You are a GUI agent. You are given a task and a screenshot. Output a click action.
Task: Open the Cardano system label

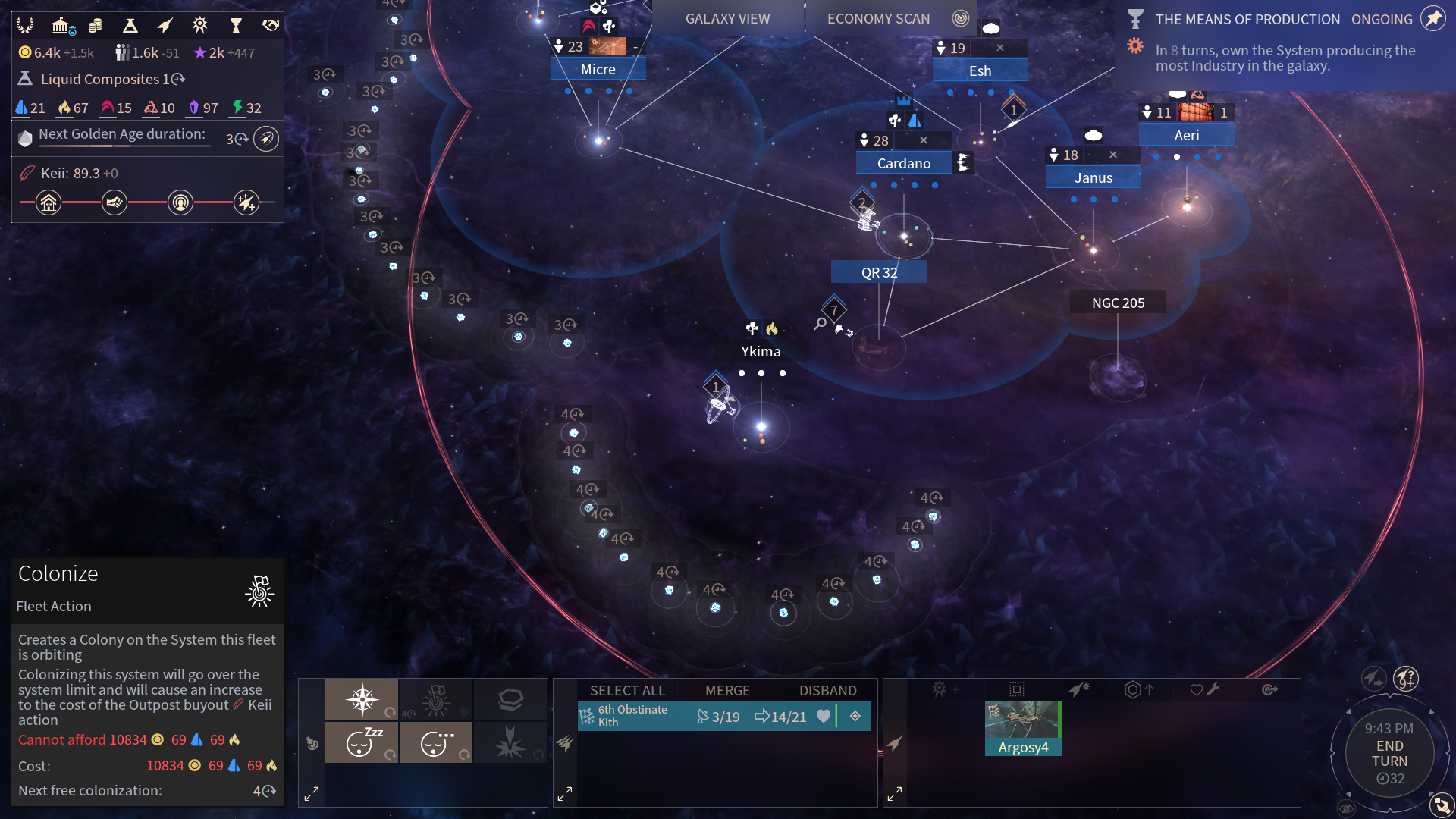pyautogui.click(x=903, y=163)
